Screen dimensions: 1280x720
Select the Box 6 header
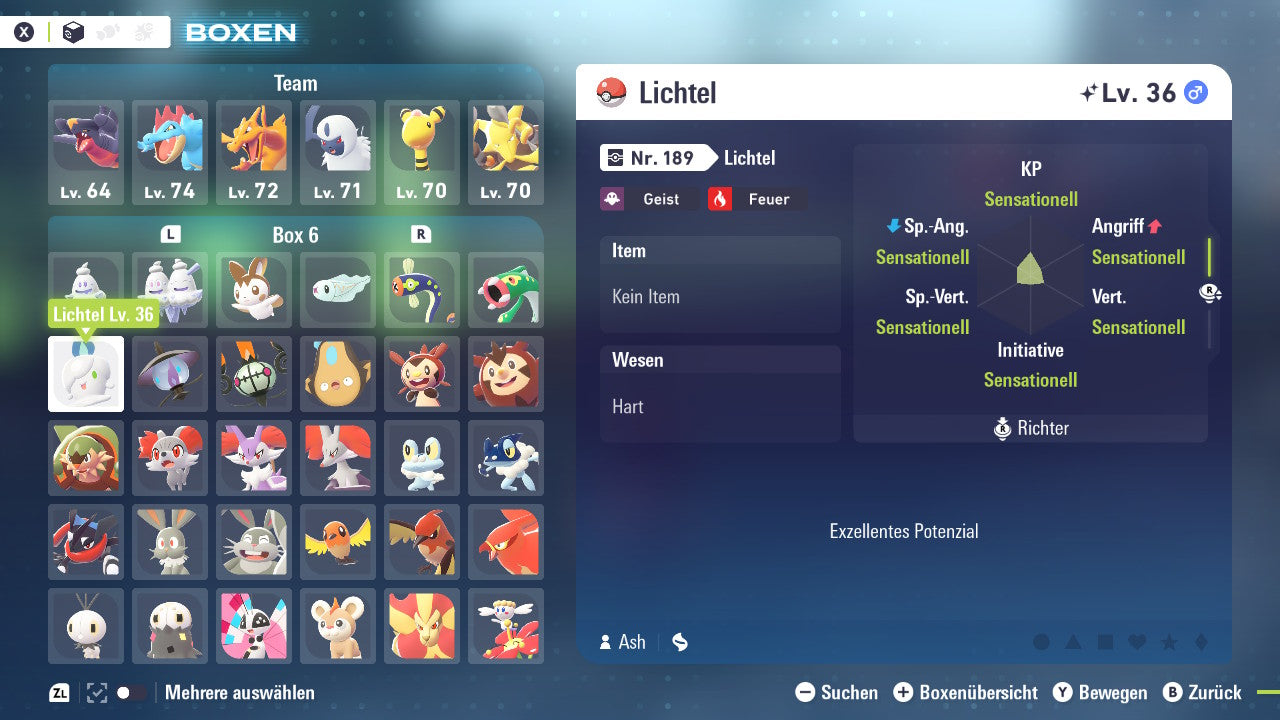coord(295,236)
